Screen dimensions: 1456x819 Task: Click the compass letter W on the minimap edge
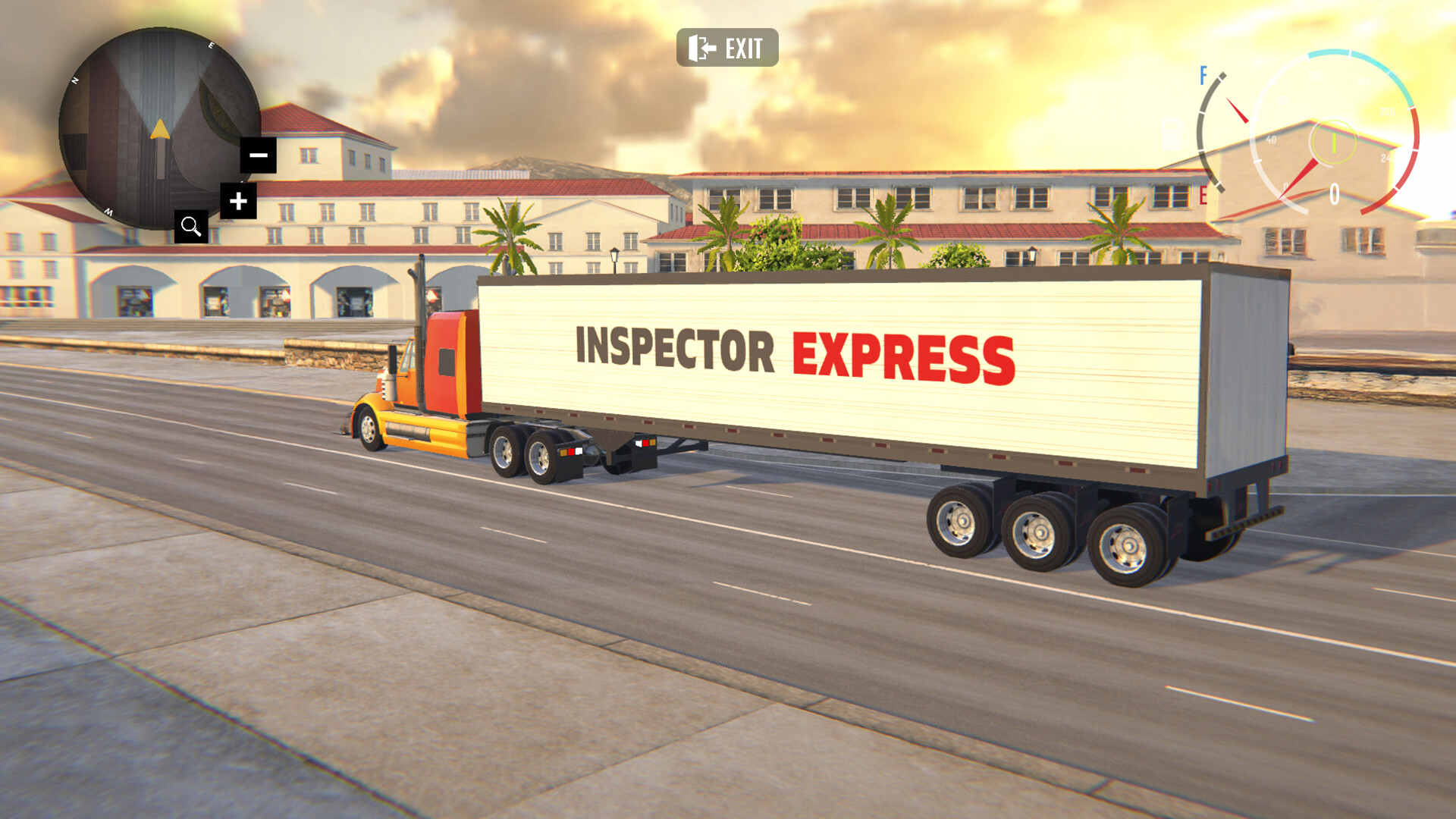(x=108, y=212)
